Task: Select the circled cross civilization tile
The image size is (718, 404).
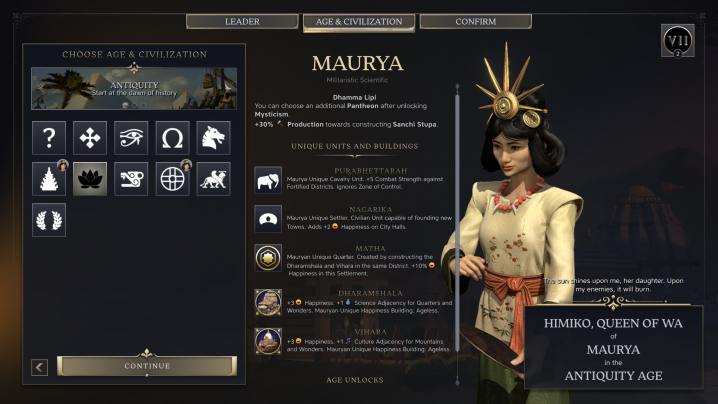Action: point(172,179)
